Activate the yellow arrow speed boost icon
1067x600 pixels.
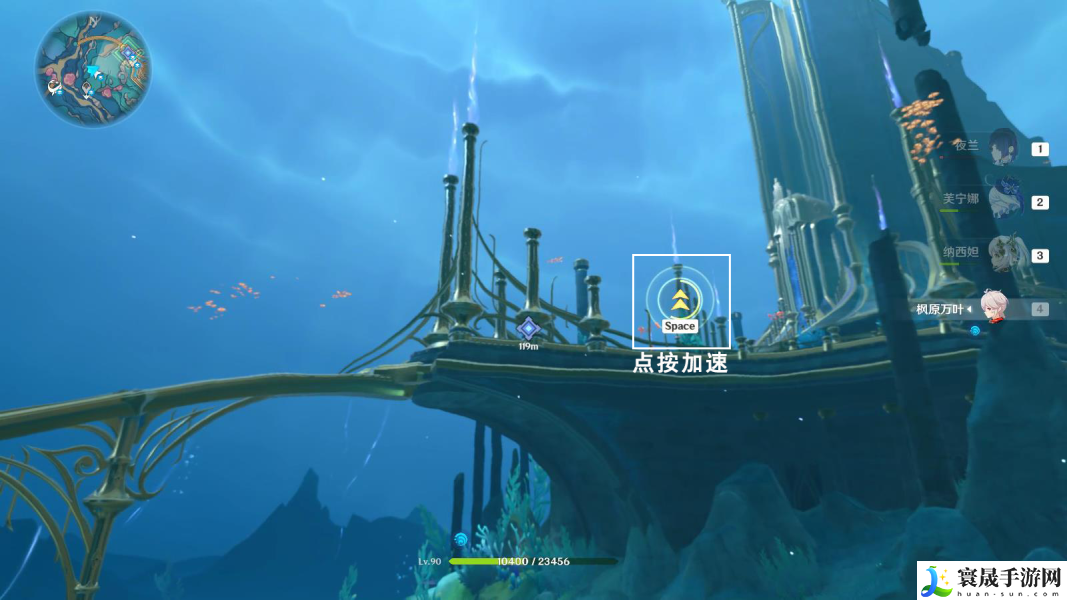[680, 298]
